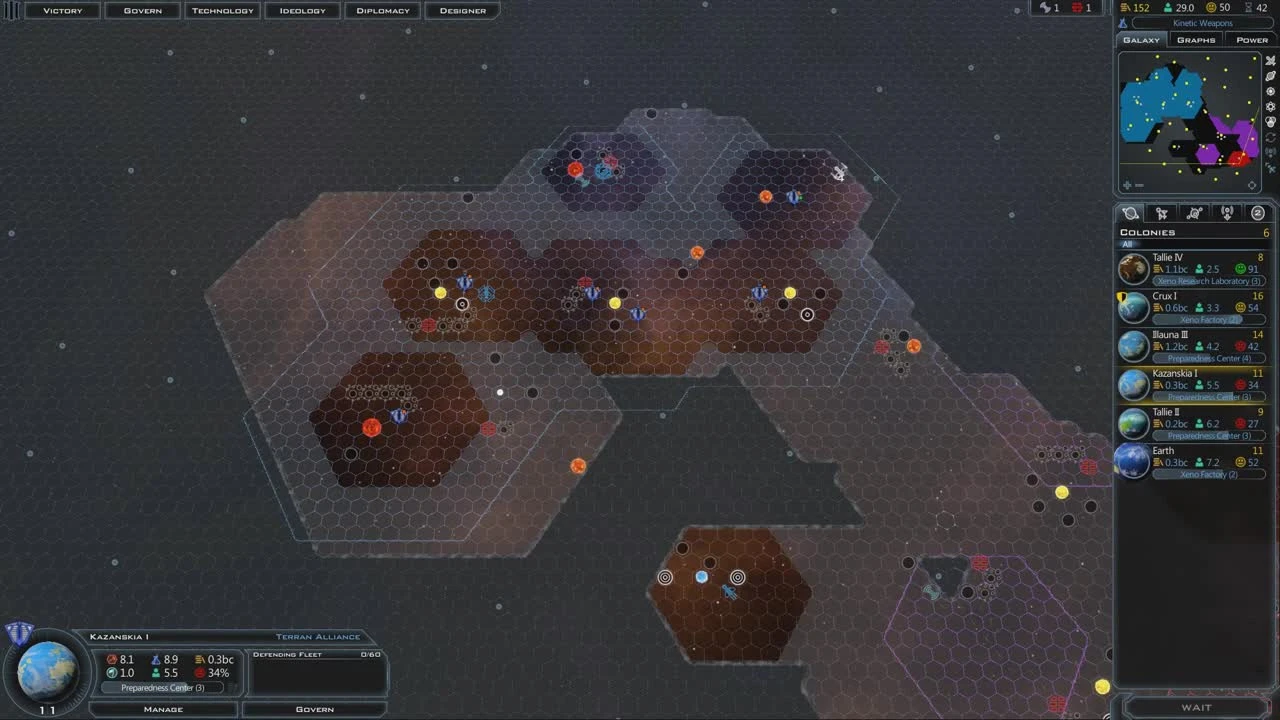Screen dimensions: 1280x720
Task: Click the population icon showing 29.0
Action: tap(1167, 8)
